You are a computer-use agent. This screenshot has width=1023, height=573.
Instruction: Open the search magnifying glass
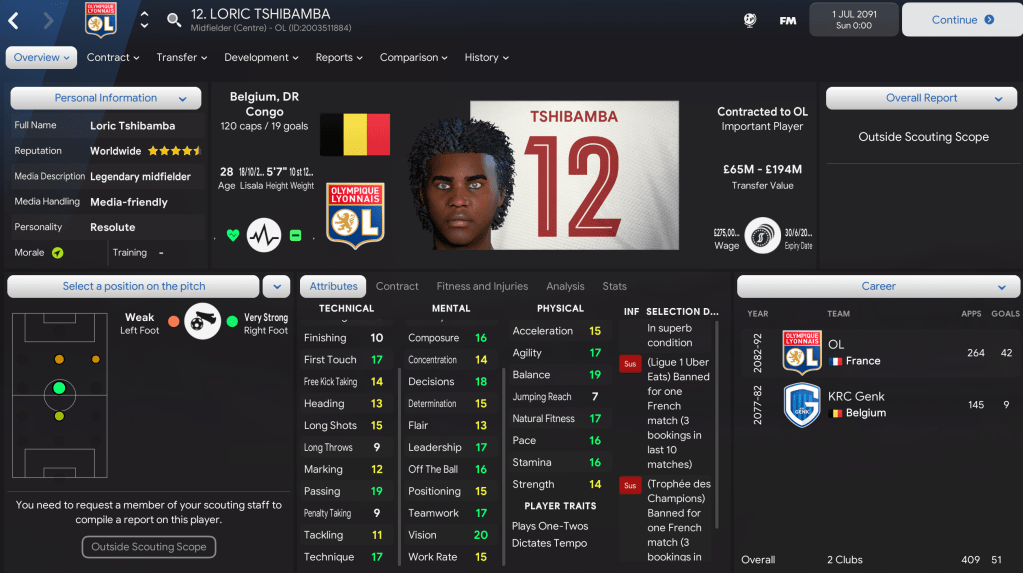tap(174, 20)
